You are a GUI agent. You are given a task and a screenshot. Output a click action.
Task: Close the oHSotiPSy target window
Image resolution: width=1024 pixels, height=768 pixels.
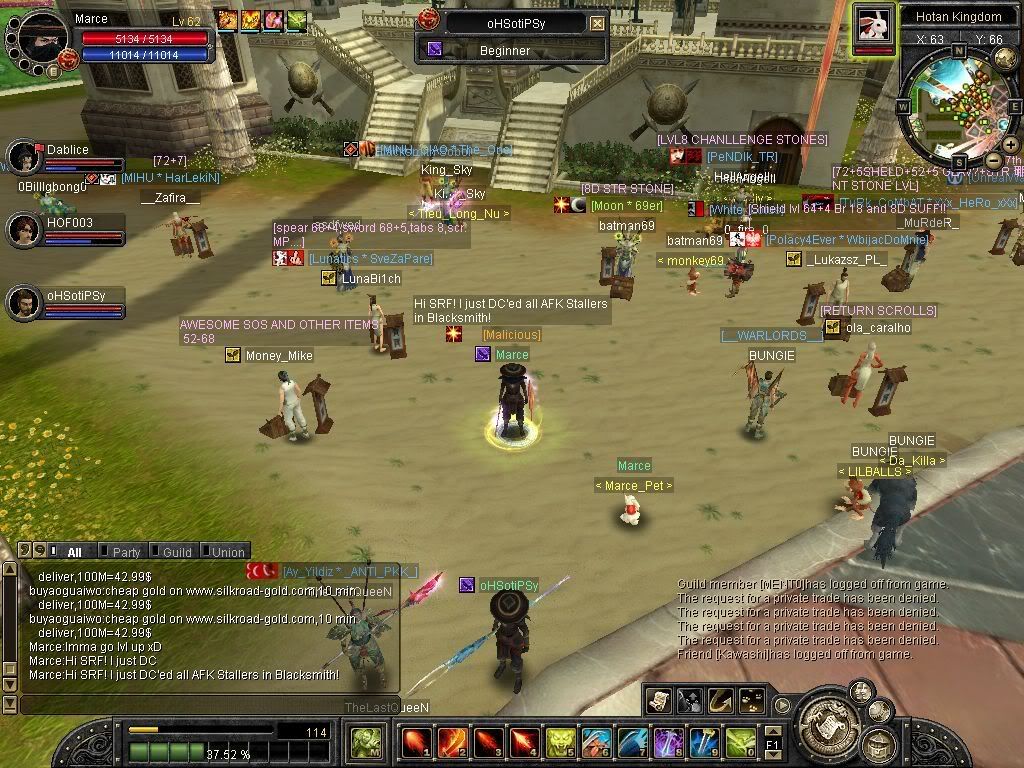point(597,23)
